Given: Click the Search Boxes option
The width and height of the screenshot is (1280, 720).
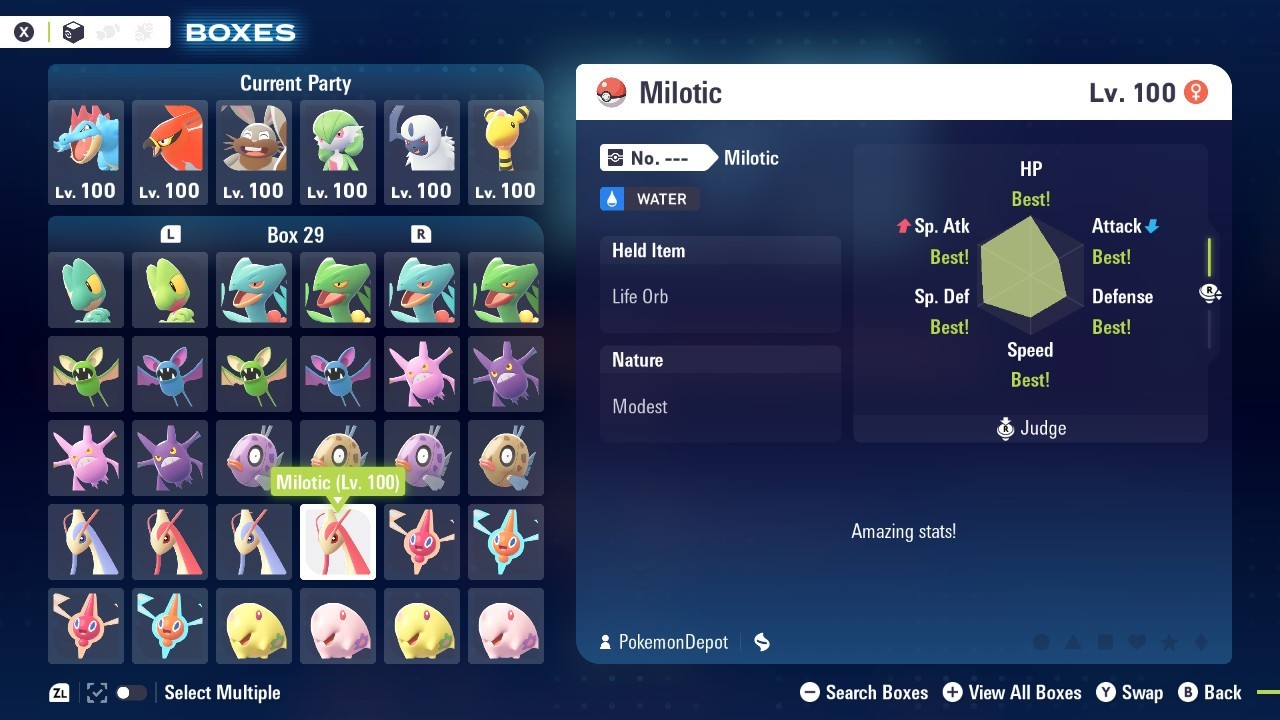Looking at the screenshot, I should pos(877,692).
